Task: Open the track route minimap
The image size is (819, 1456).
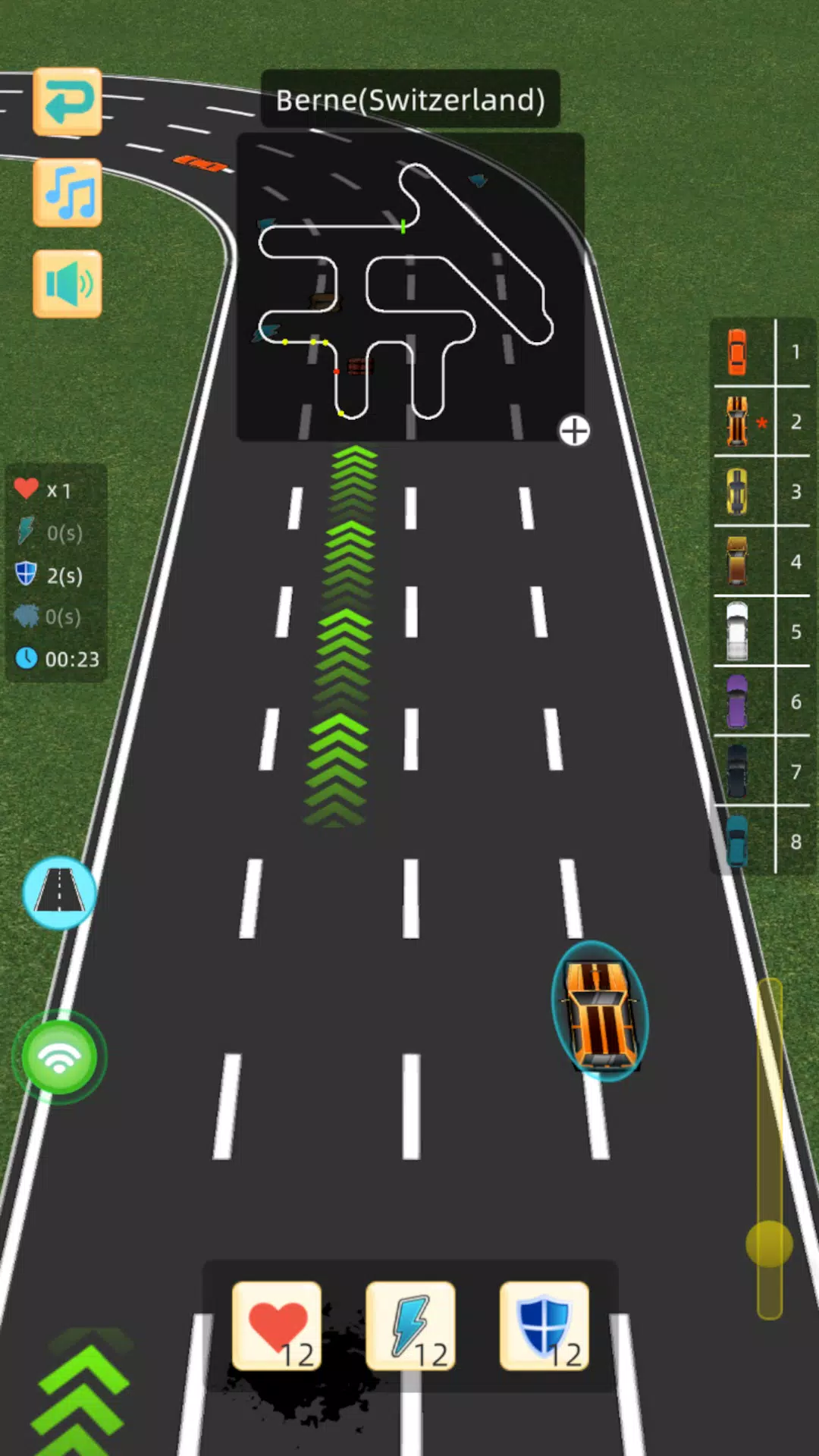Action: [x=409, y=288]
